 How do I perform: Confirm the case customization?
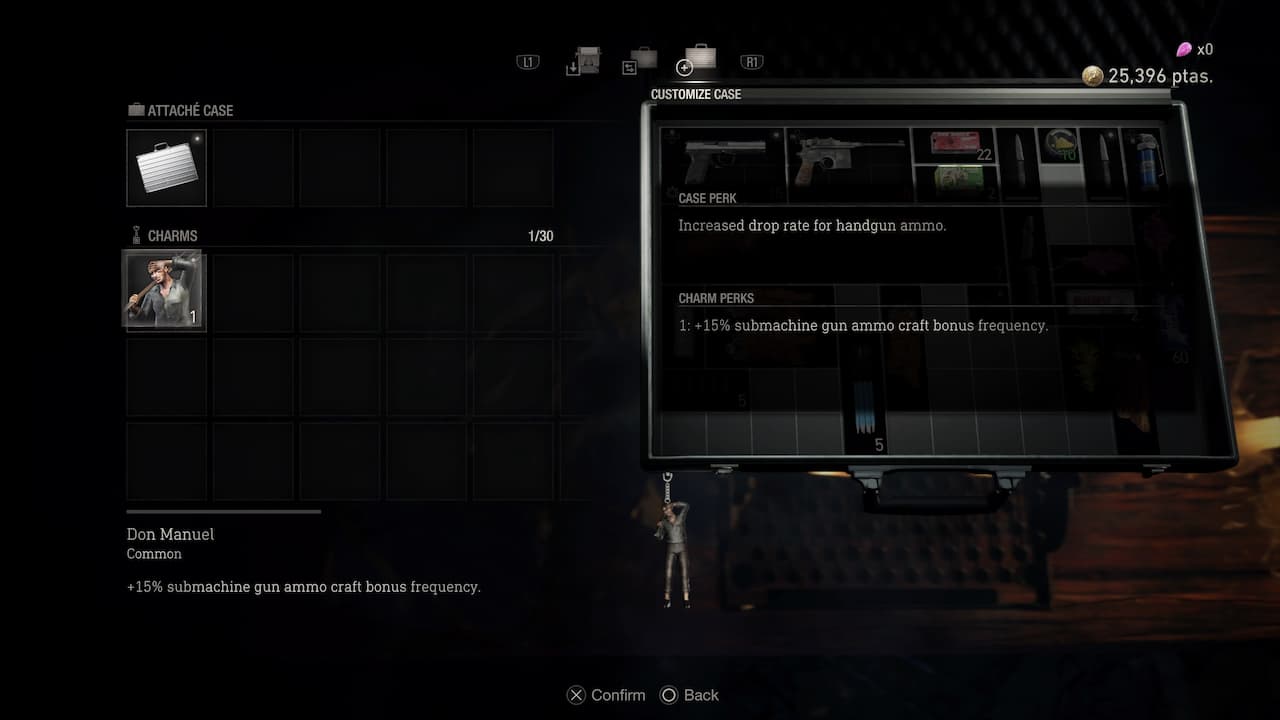[605, 695]
